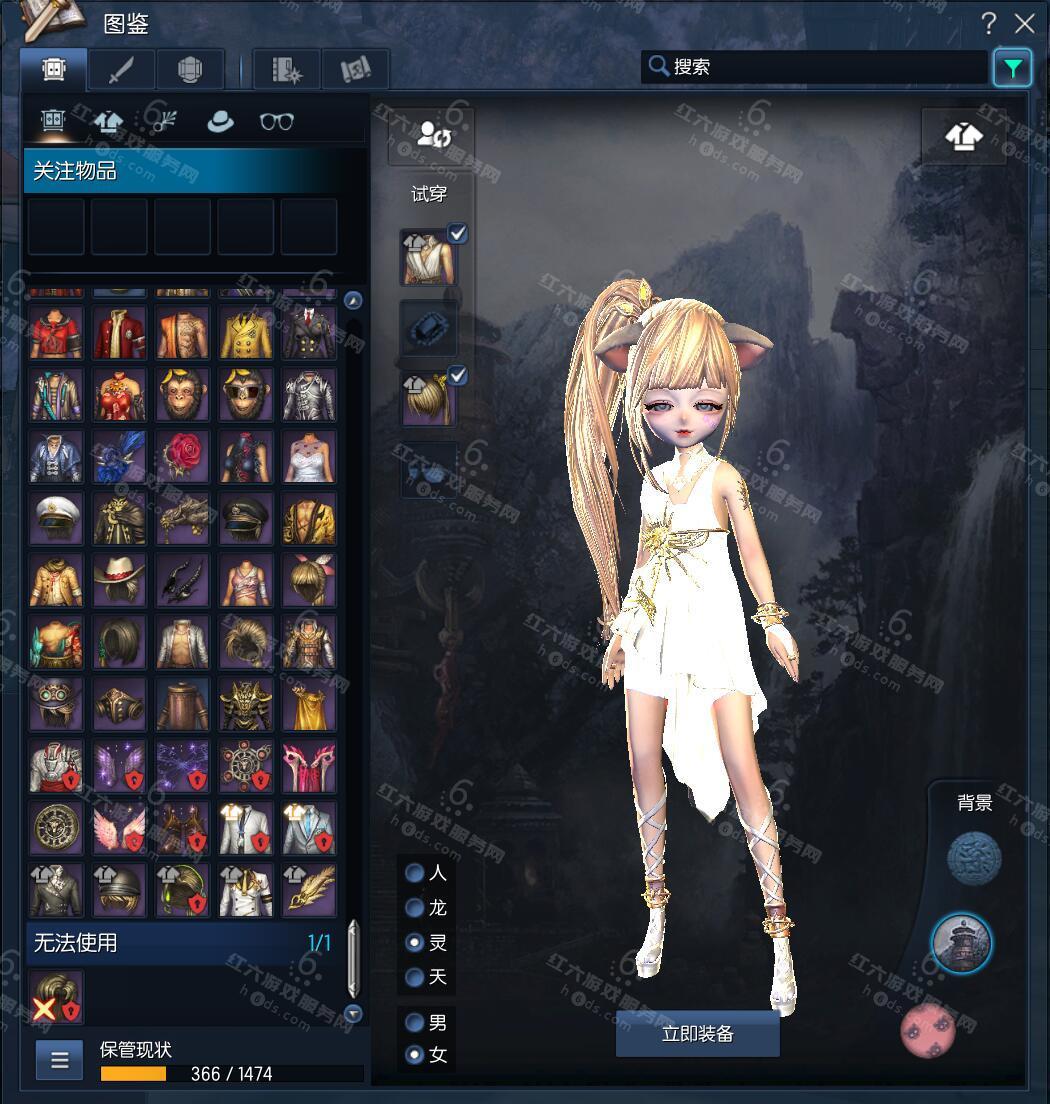Click the outfit toggle button top right
Screen dimensions: 1050x1104
point(963,136)
